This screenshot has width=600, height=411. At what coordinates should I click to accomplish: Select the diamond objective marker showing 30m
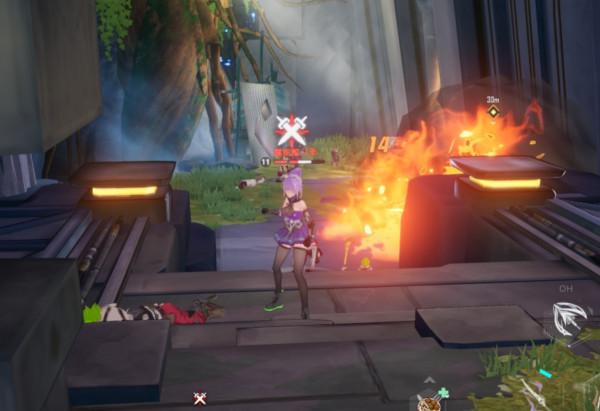(x=493, y=111)
